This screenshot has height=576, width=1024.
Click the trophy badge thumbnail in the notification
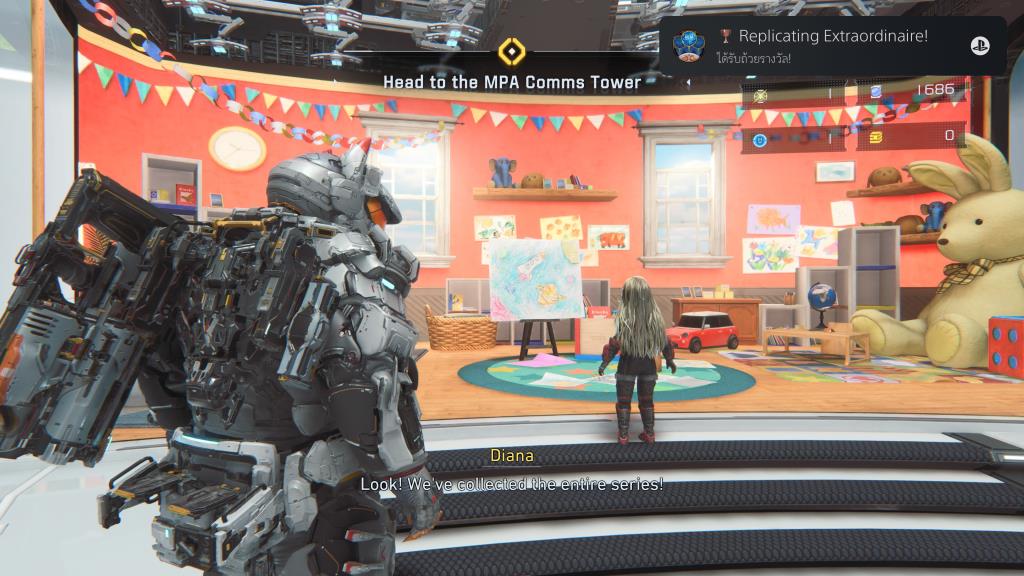point(687,45)
